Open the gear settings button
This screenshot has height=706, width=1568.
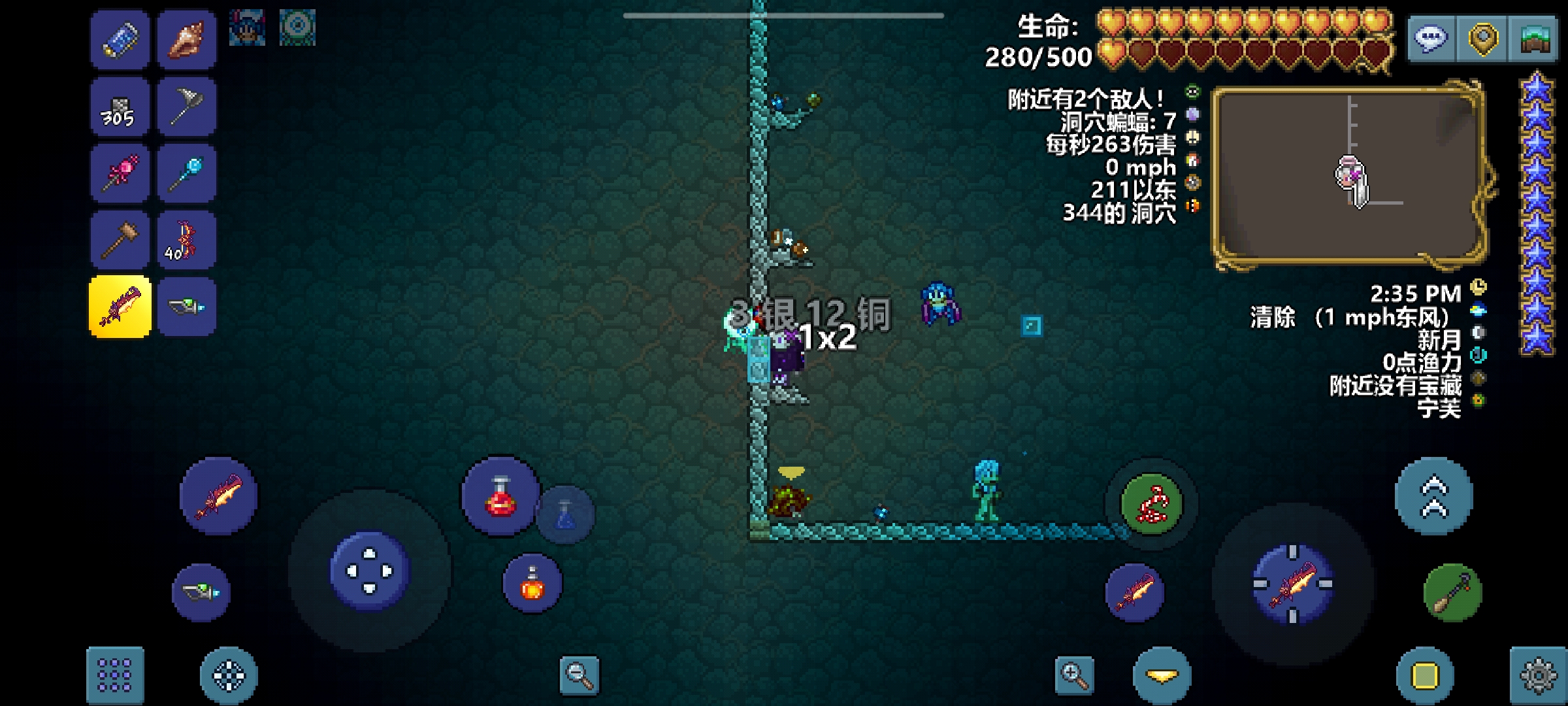pyautogui.click(x=1538, y=675)
